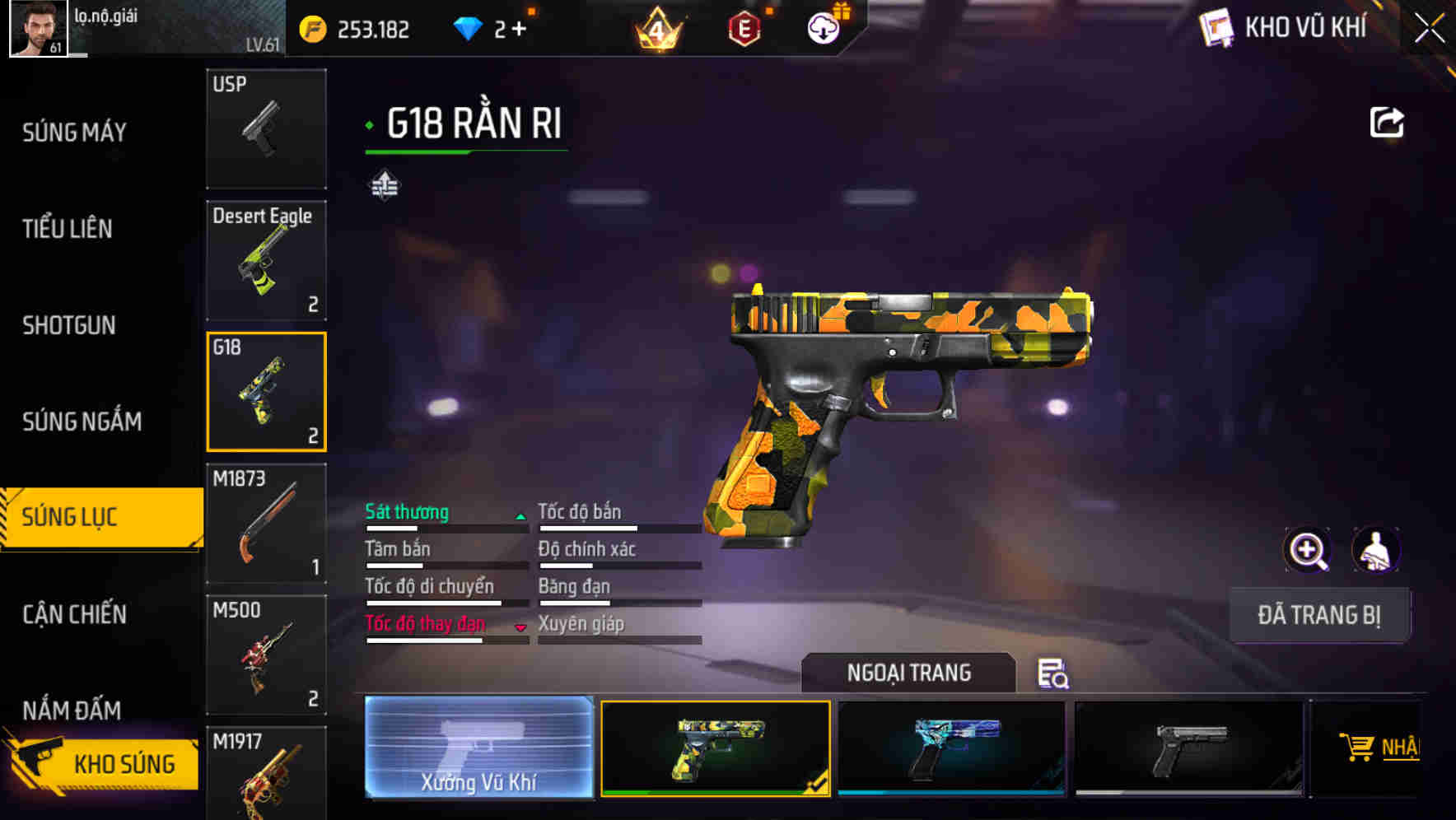Image resolution: width=1456 pixels, height=820 pixels.
Task: Open the skin inspect icon beside Ngoại Trang
Action: click(x=1055, y=673)
